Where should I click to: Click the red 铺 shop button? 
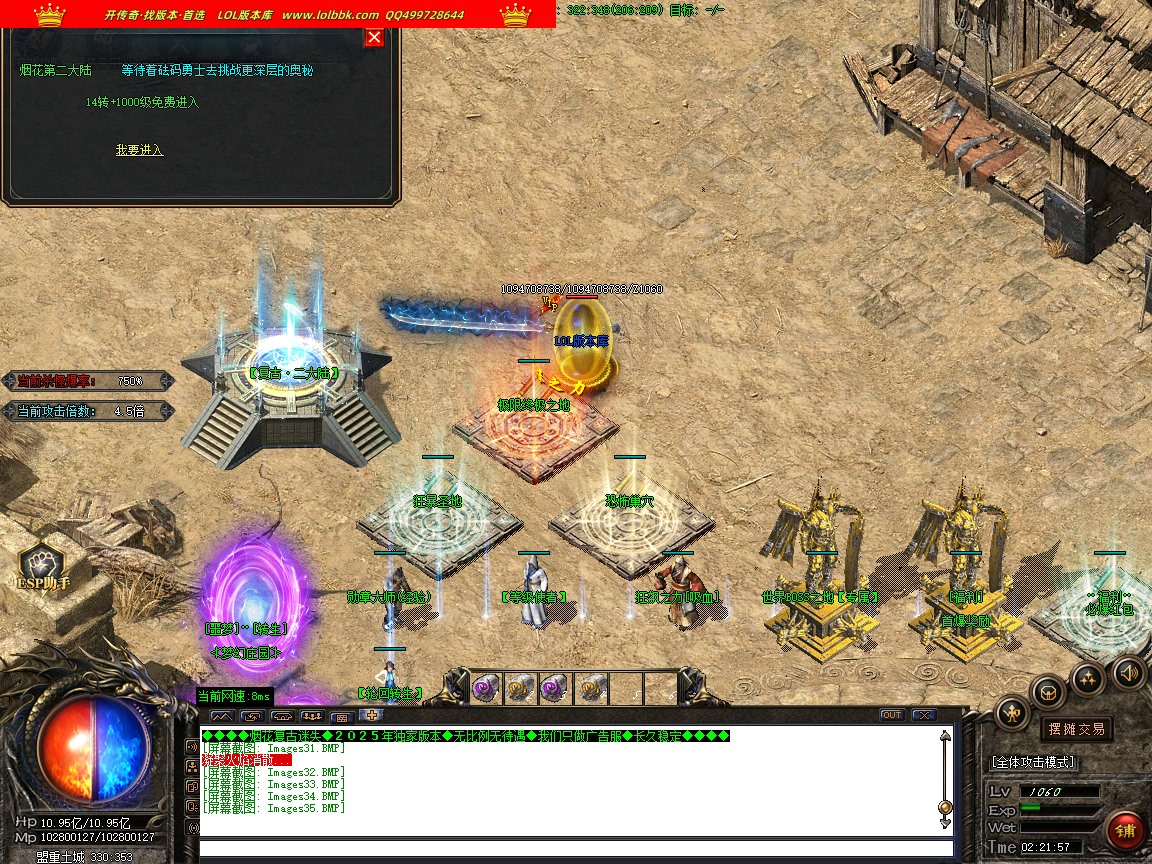(x=1126, y=830)
